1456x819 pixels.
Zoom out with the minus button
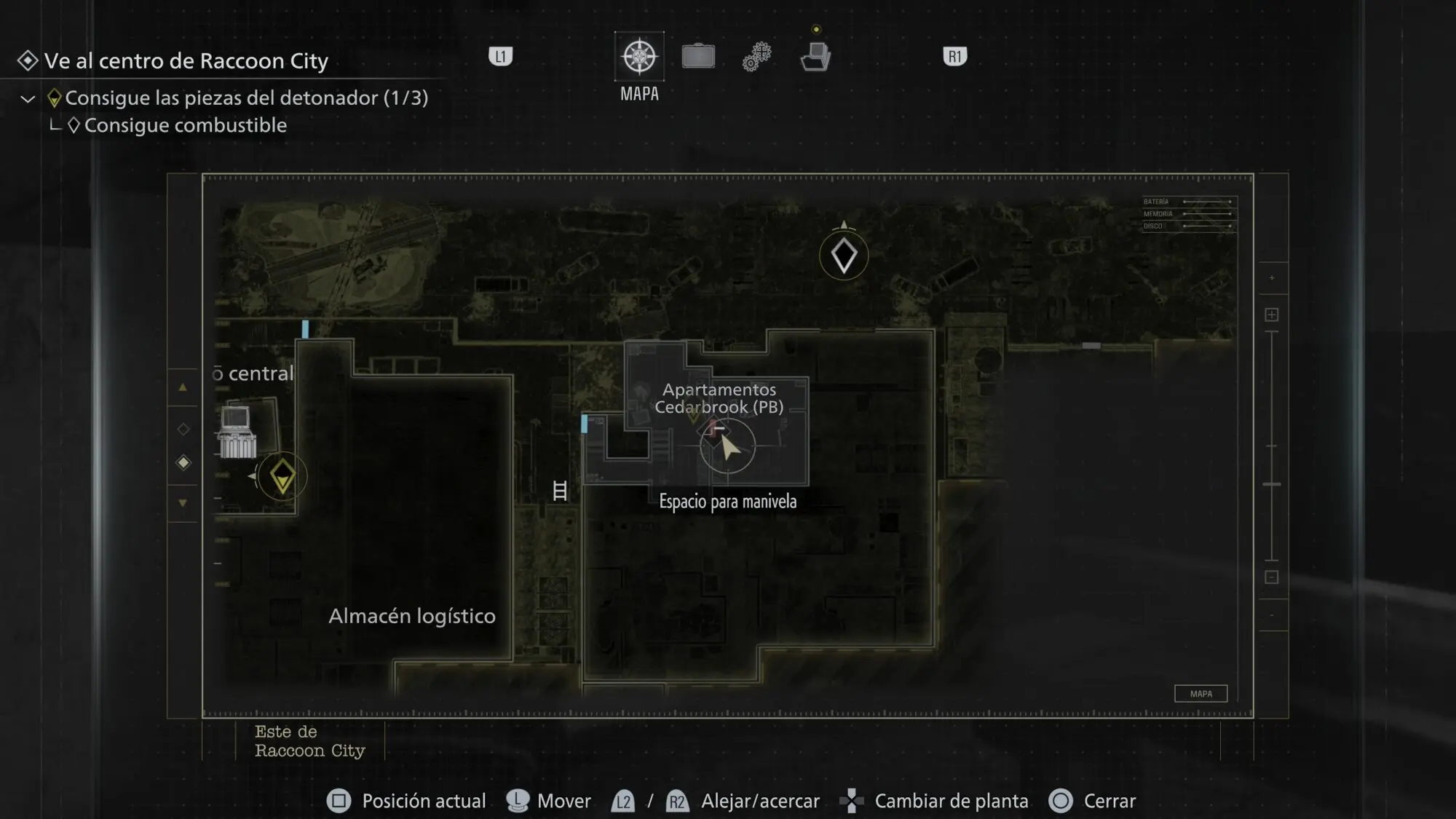(1271, 577)
